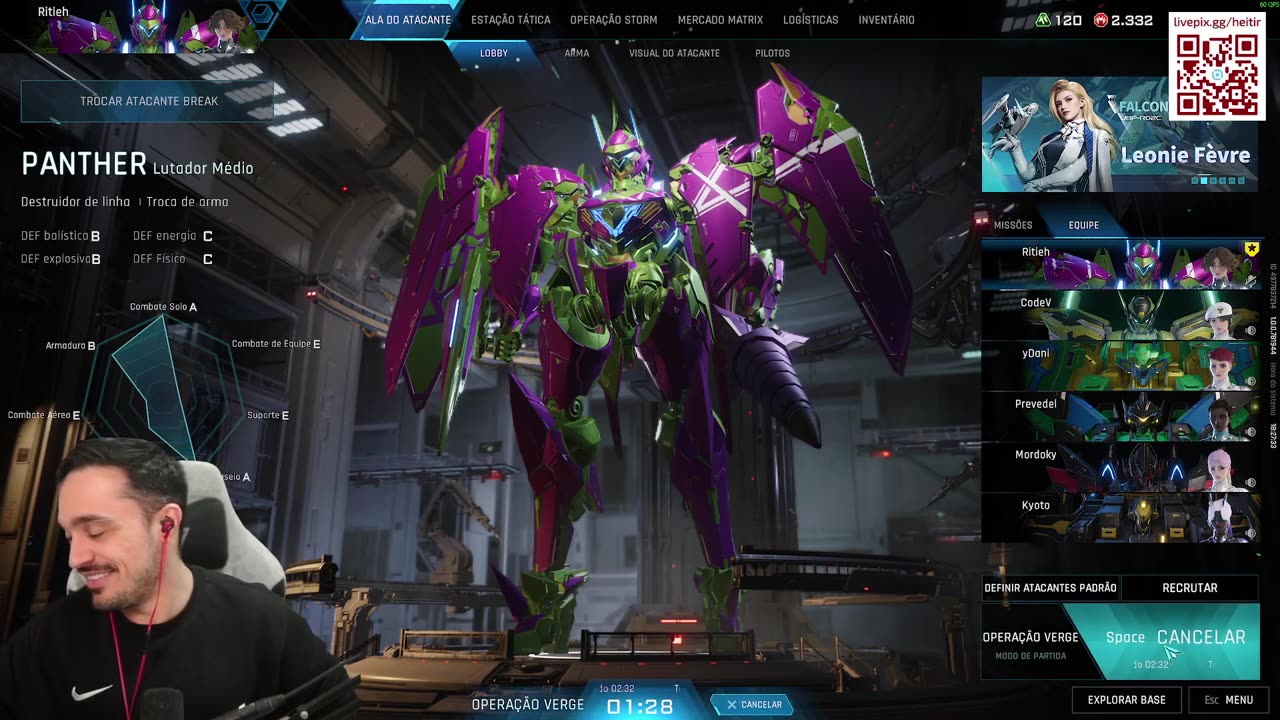Choose Kyoto's row in the team list
Image resolution: width=1280 pixels, height=720 pixels.
click(x=1120, y=517)
